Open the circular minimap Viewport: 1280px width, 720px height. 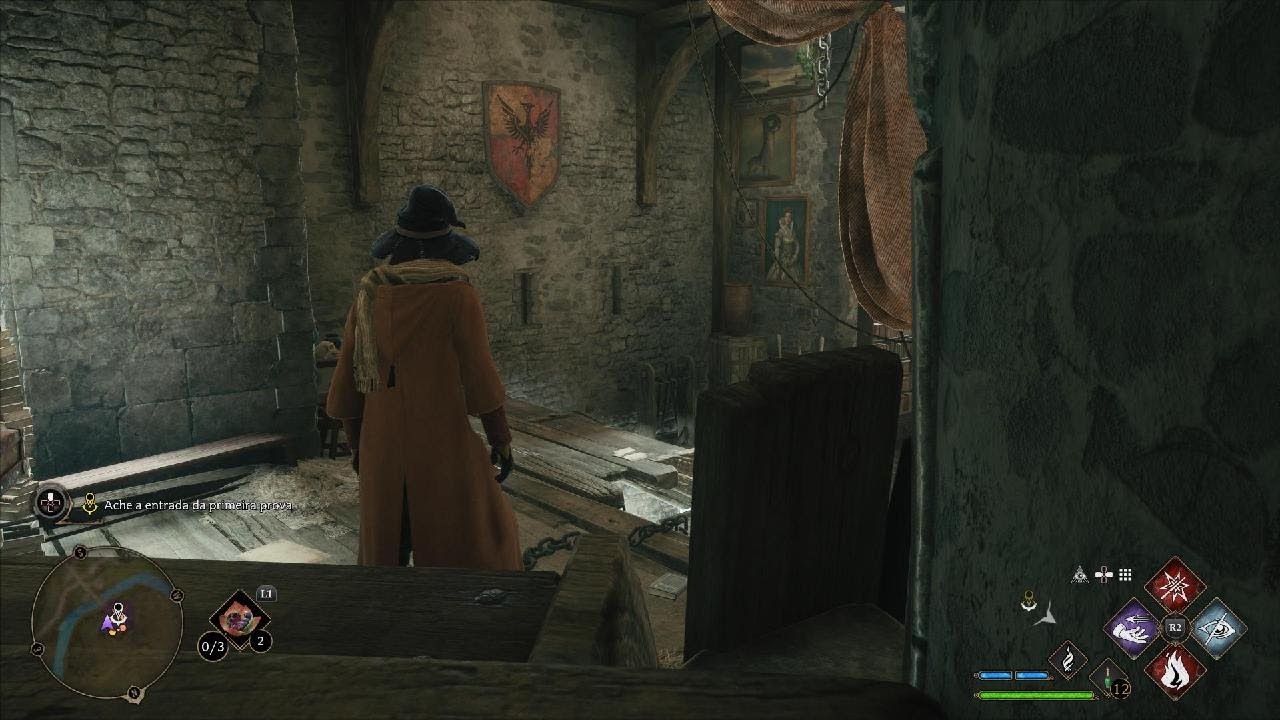107,623
